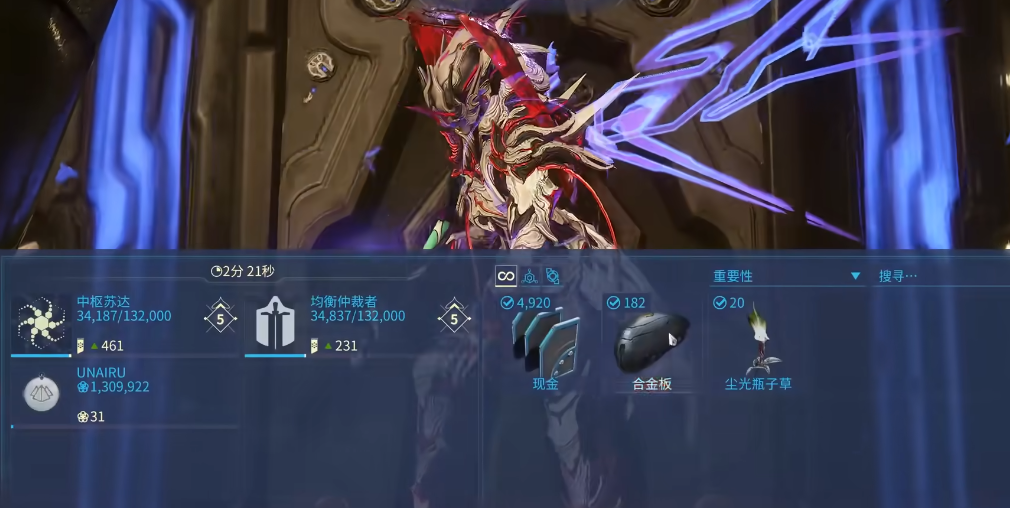Select the 均衡仲裁者 syndicate entry
Viewport: 1010px width, 508px height.
click(358, 324)
